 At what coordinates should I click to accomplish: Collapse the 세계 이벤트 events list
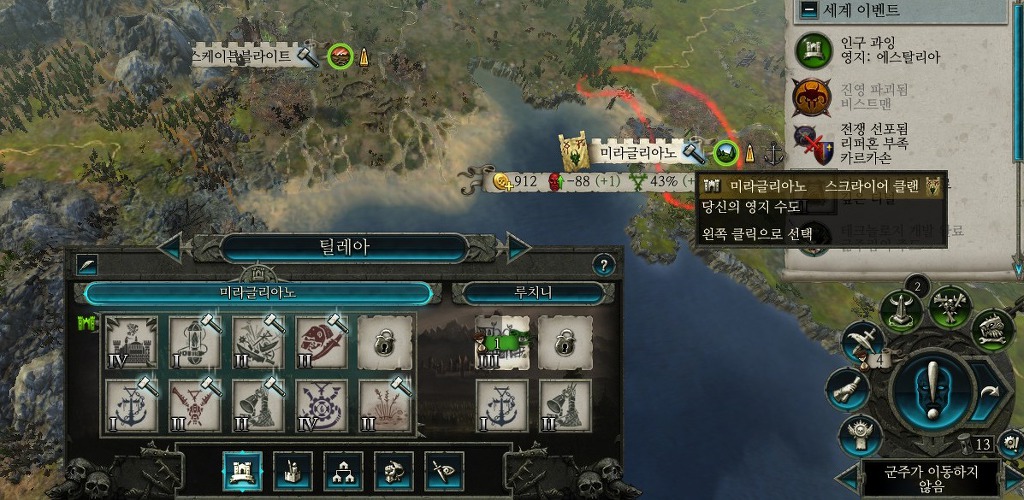pos(808,11)
